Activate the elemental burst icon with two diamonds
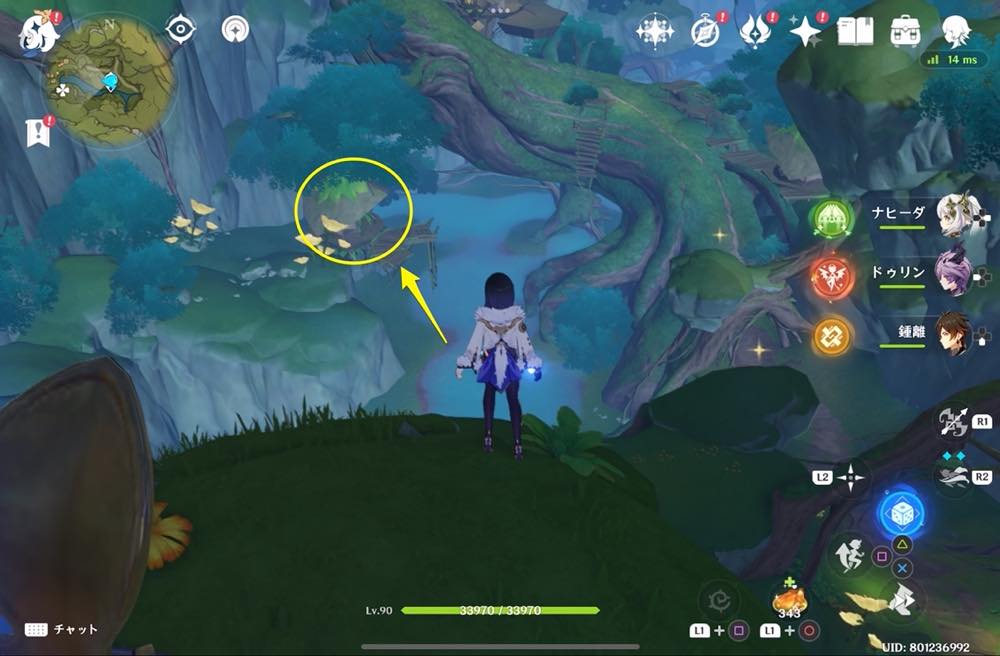The width and height of the screenshot is (1000, 656). tap(952, 475)
